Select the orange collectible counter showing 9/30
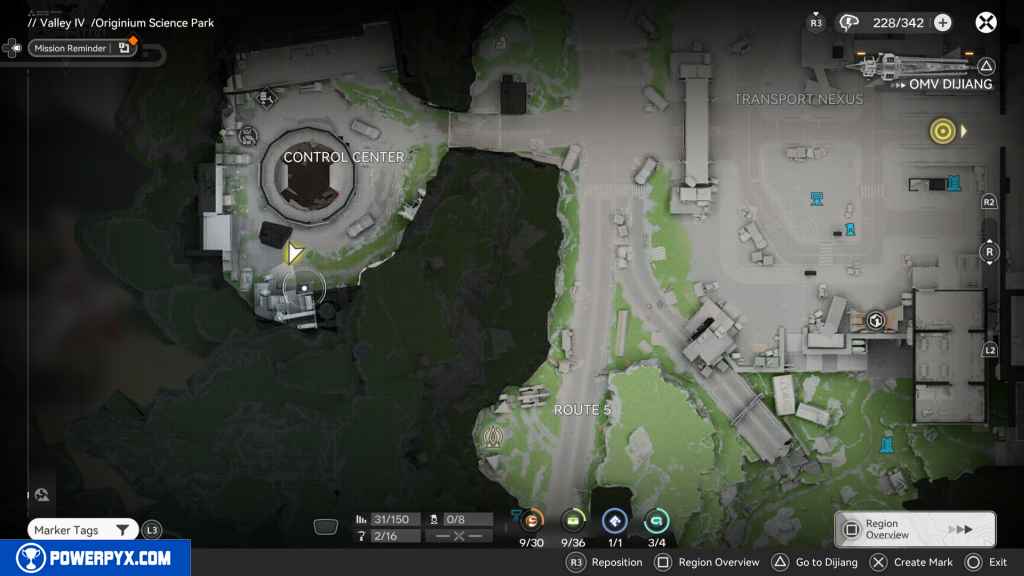This screenshot has width=1024, height=576. (x=531, y=520)
